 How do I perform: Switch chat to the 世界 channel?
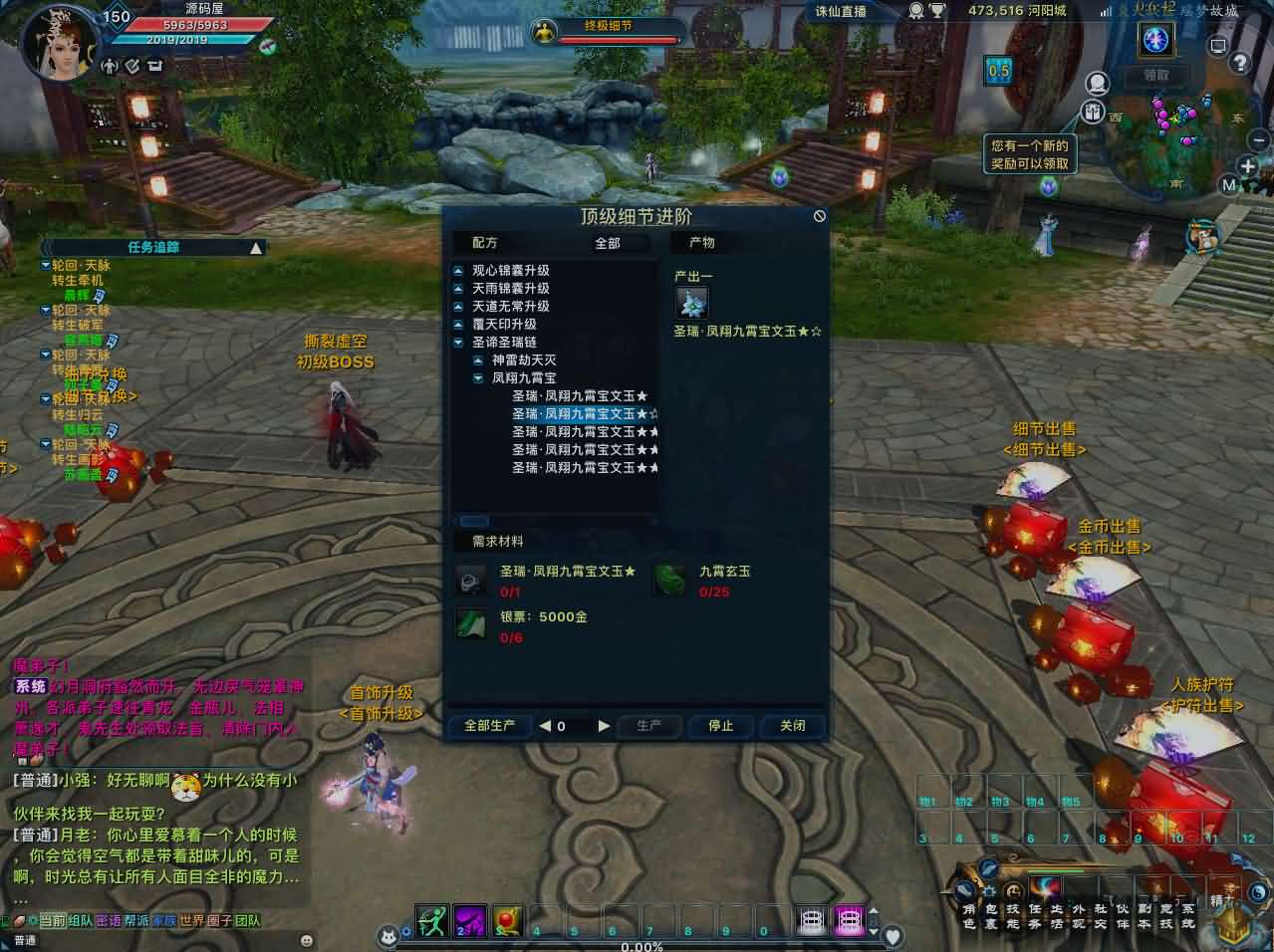tap(191, 921)
